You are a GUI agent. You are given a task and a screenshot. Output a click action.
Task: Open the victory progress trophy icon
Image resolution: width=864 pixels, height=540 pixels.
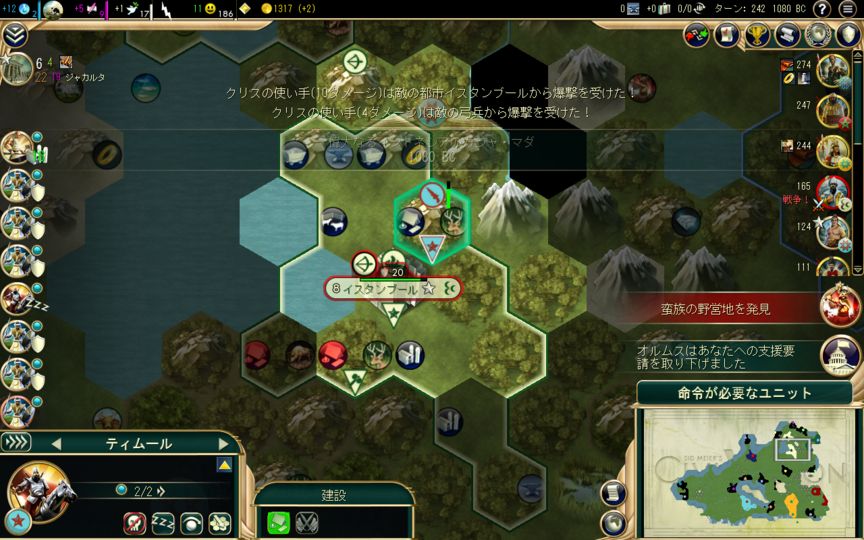[758, 35]
